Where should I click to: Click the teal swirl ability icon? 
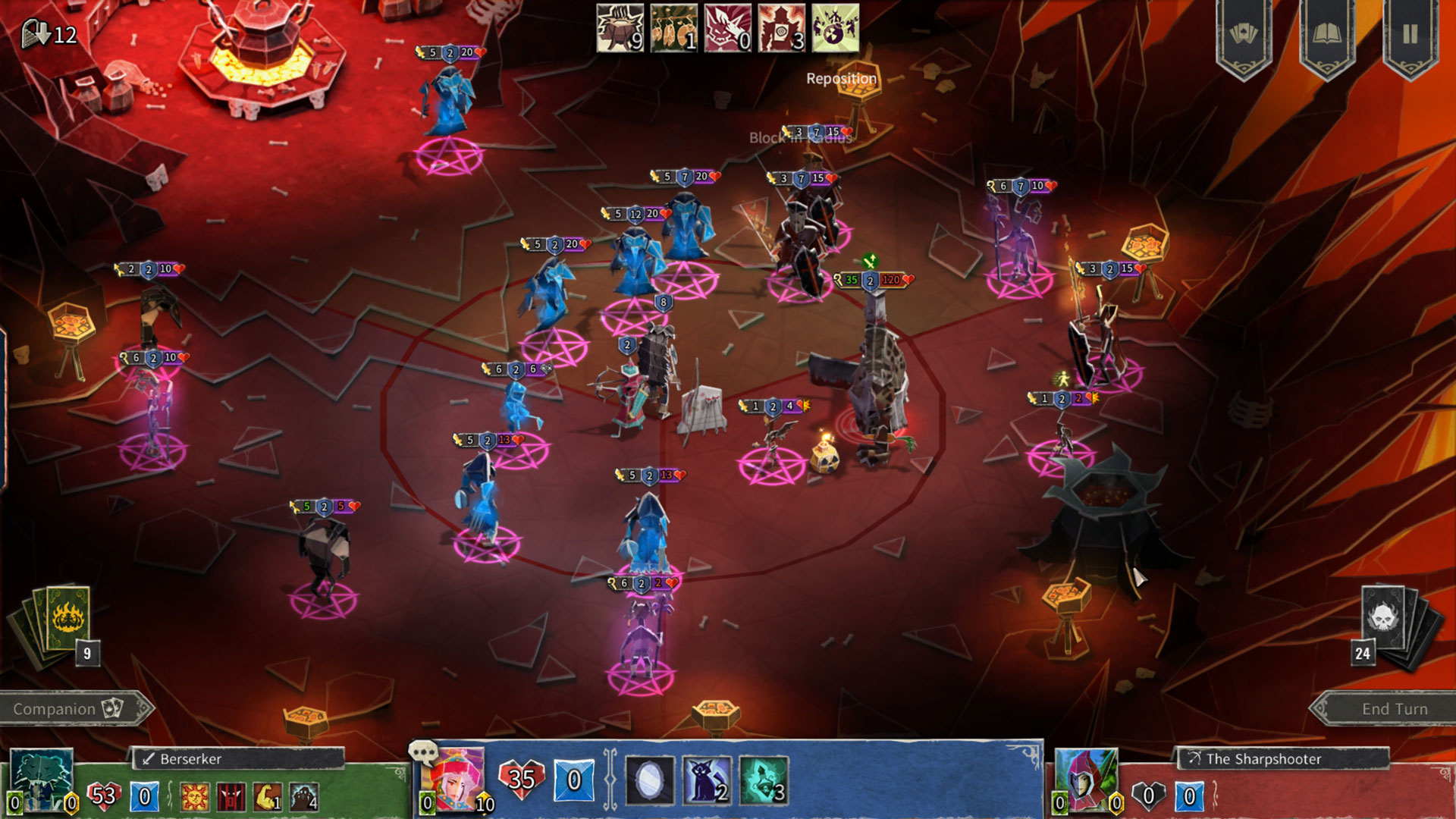pos(764,780)
